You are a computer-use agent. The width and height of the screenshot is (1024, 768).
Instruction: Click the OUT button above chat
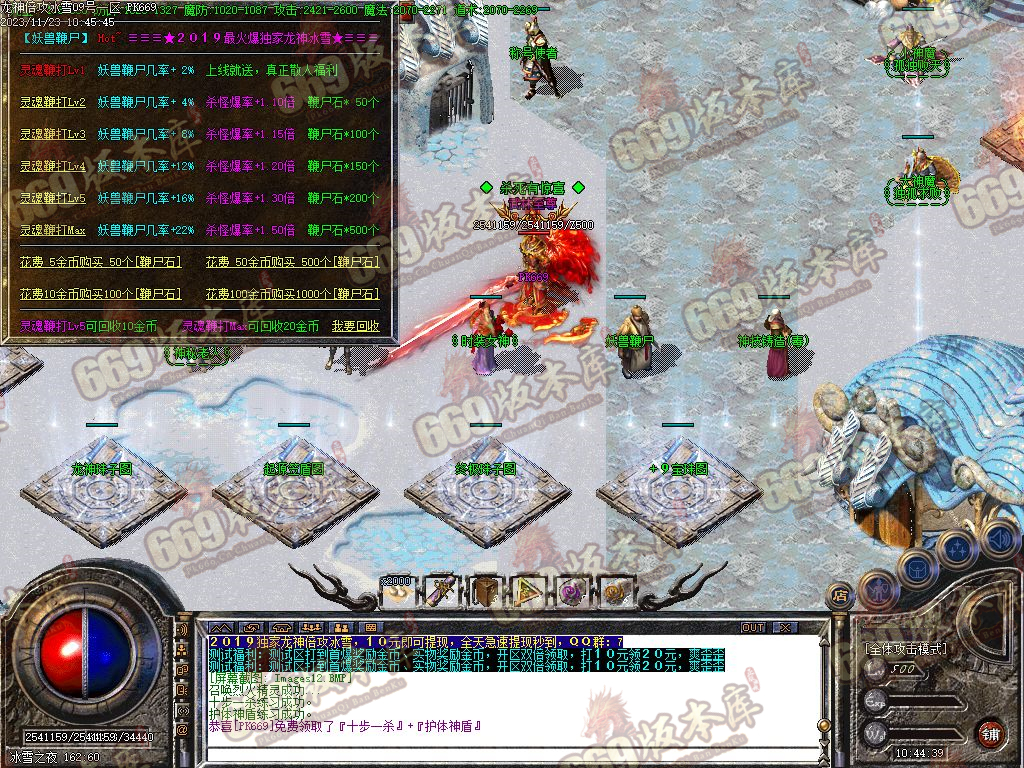click(x=752, y=627)
